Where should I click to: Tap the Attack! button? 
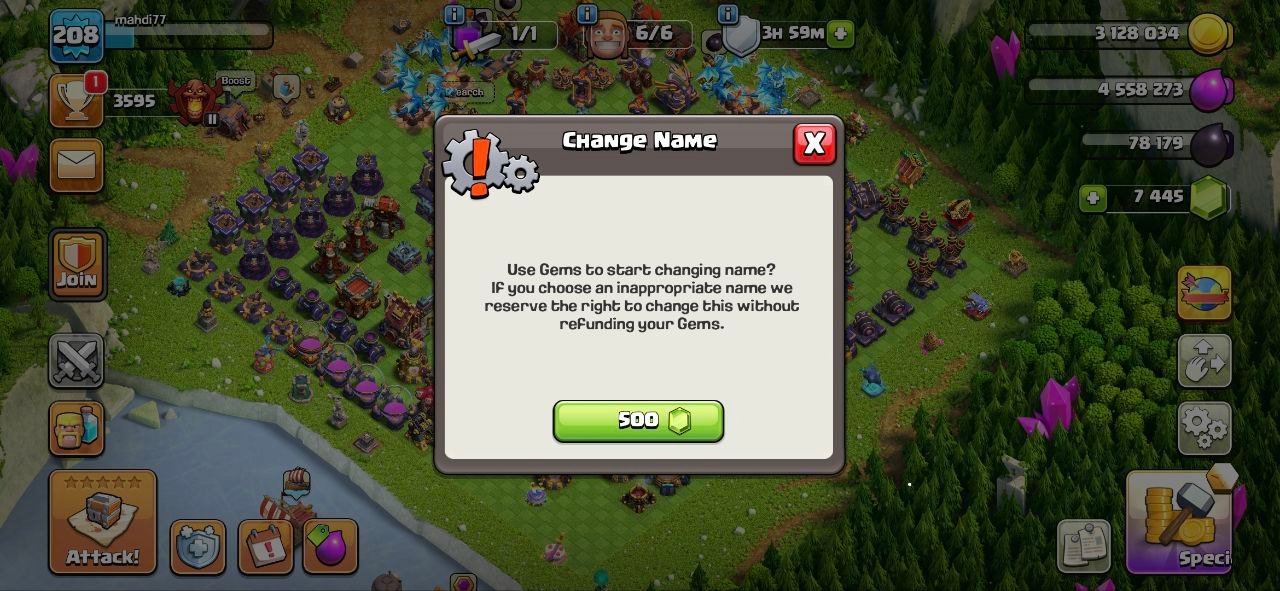click(103, 522)
